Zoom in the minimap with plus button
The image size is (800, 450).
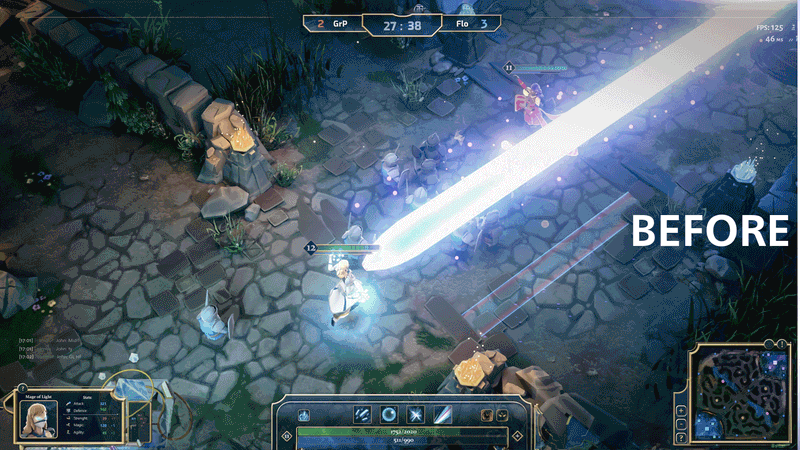coord(681,410)
